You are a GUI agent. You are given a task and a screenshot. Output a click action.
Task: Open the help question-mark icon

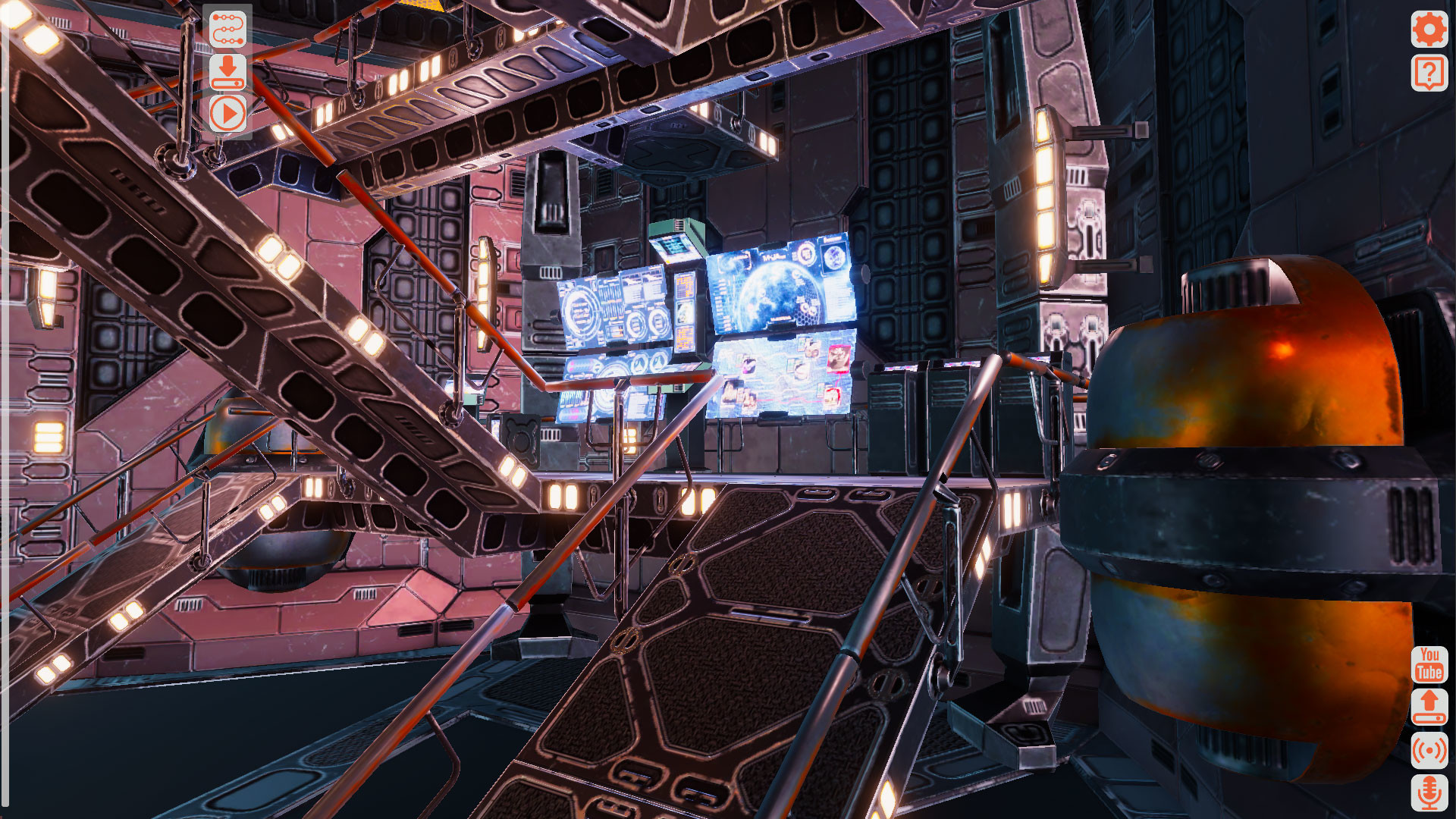1429,74
